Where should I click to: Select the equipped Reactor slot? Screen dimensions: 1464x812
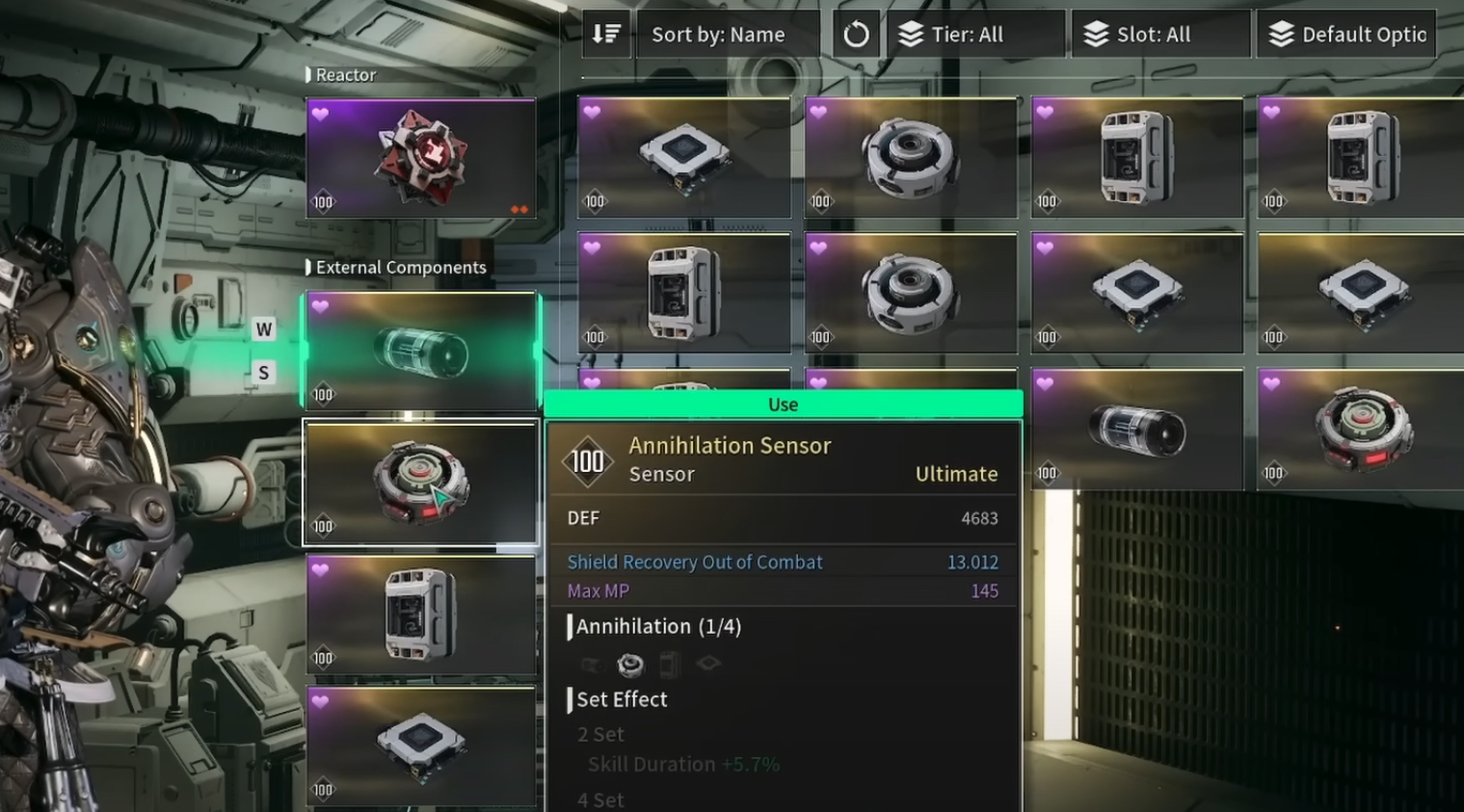[421, 158]
